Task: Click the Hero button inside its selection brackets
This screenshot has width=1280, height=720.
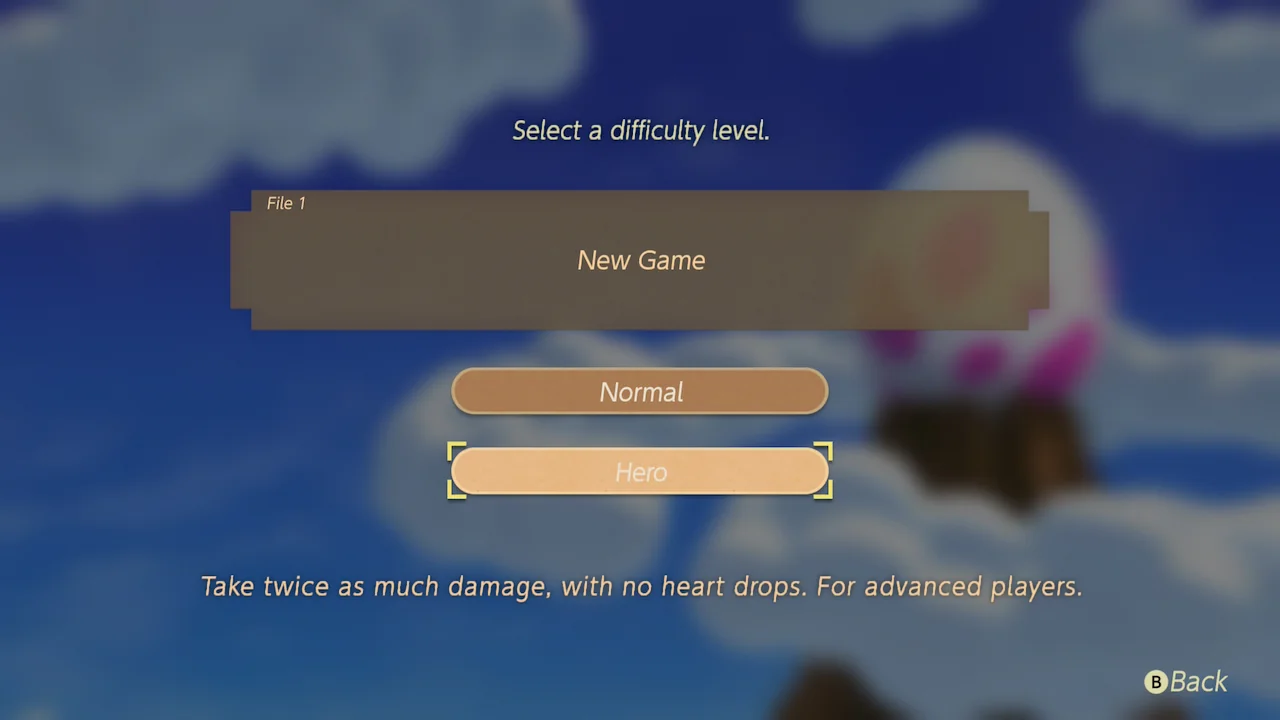Action: [640, 472]
